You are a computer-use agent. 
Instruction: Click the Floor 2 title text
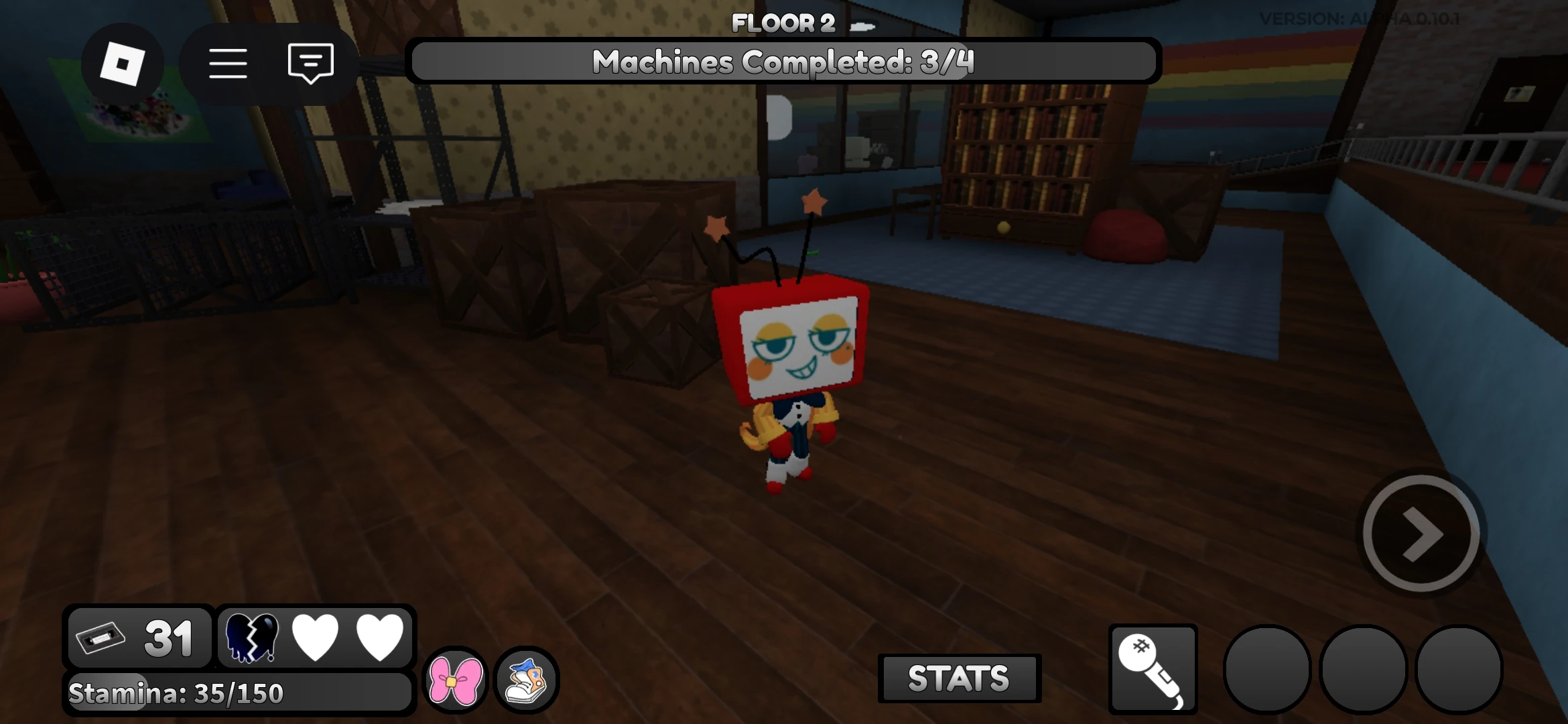click(783, 22)
